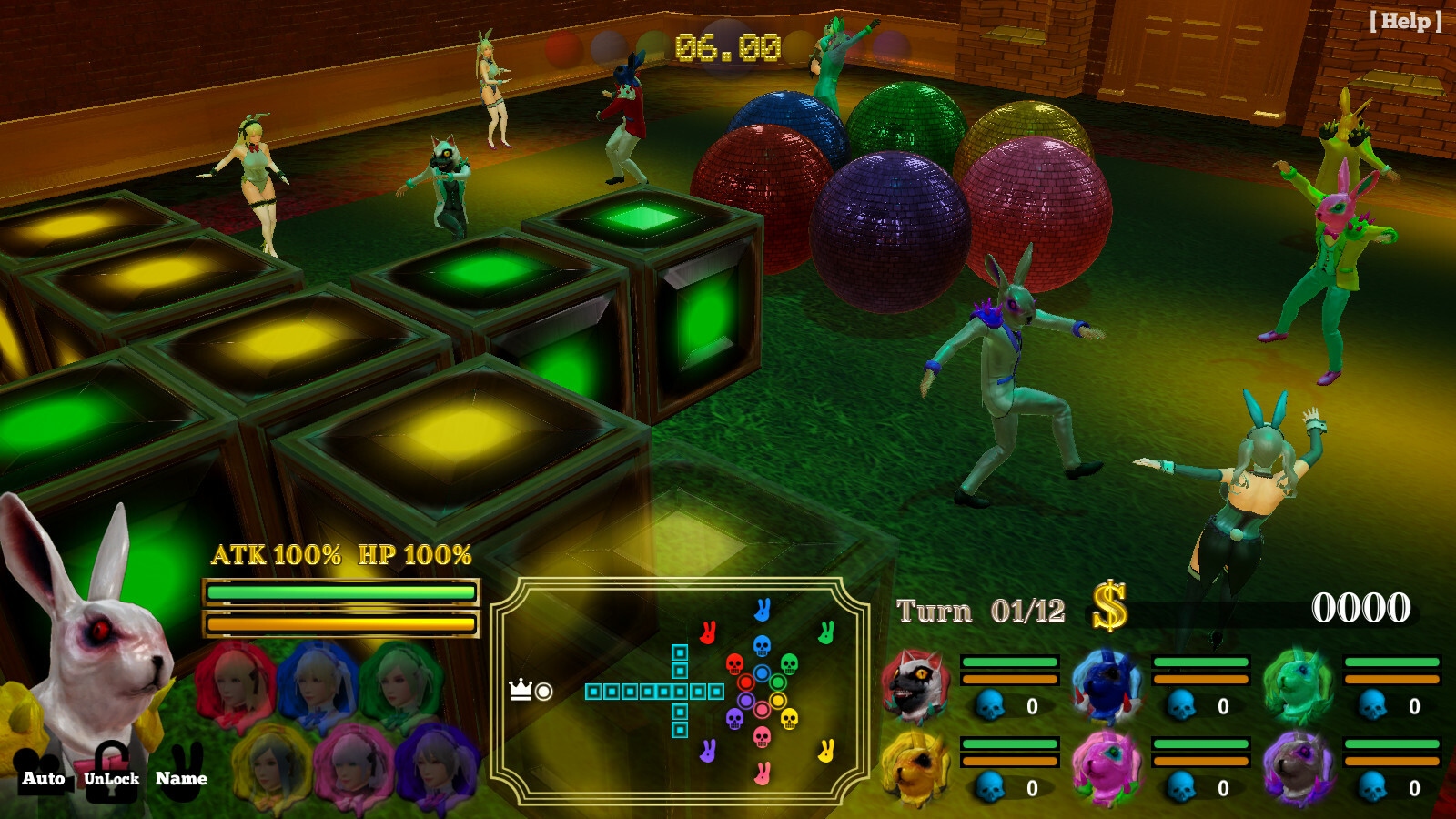Click the board minimap panel
Screen dimensions: 1456x819
coord(679,692)
